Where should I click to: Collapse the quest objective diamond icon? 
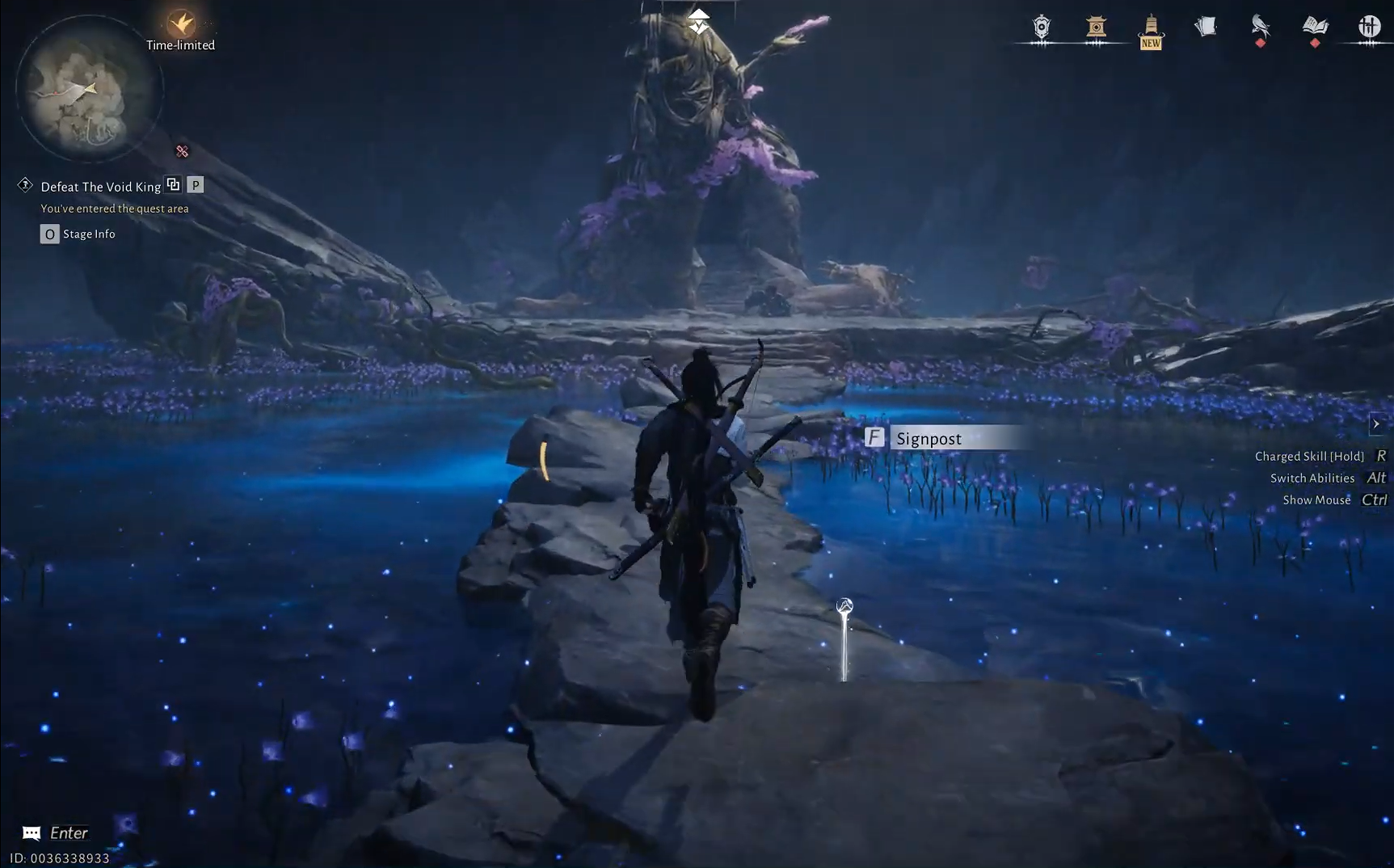pos(23,184)
